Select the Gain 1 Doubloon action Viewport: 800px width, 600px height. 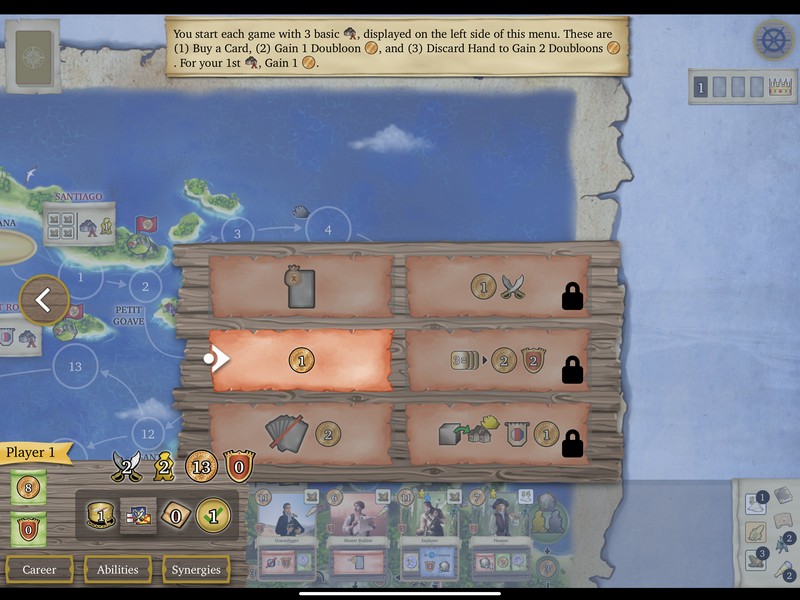[300, 359]
